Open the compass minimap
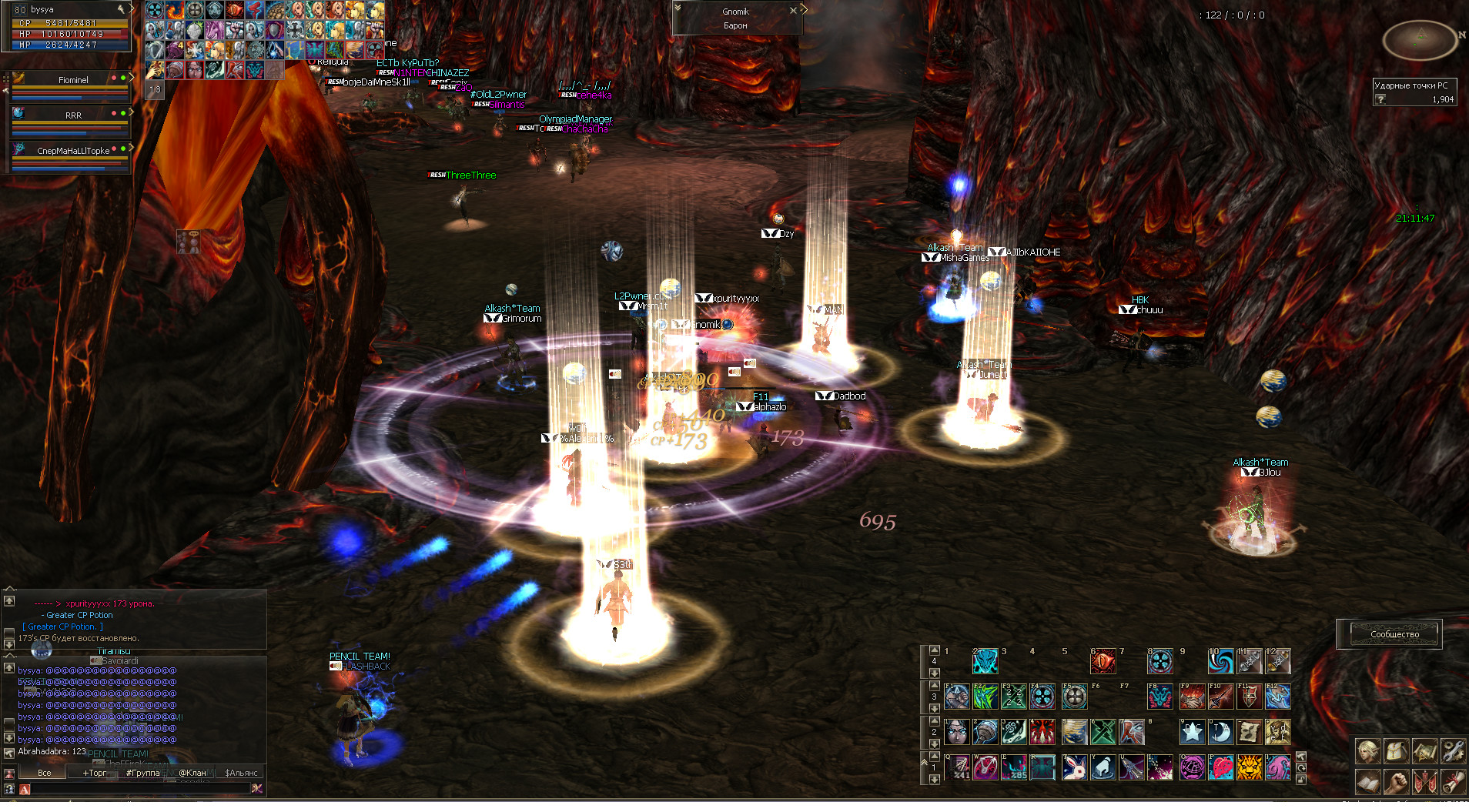The width and height of the screenshot is (1469, 812). coord(1420,38)
